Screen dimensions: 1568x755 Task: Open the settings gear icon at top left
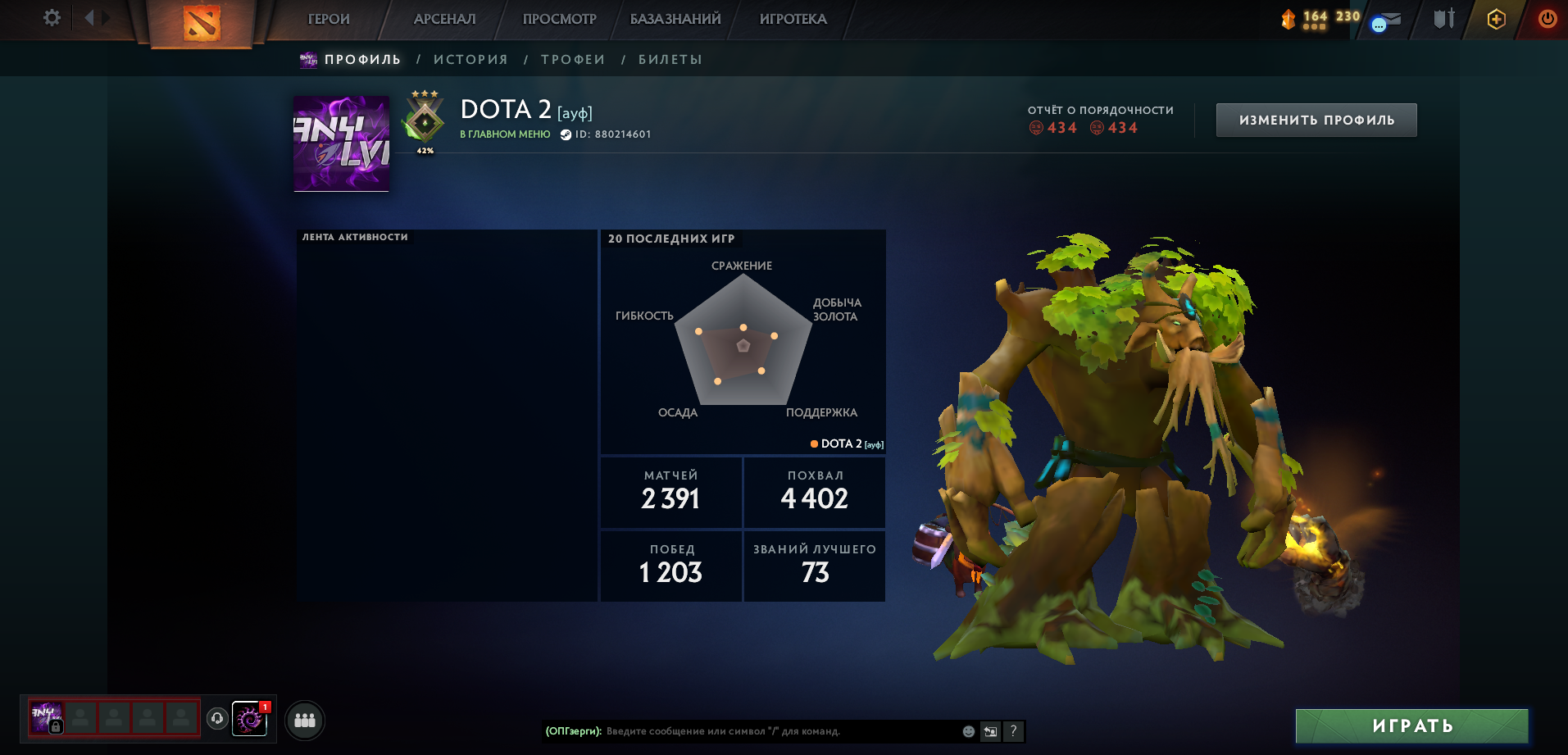click(52, 16)
